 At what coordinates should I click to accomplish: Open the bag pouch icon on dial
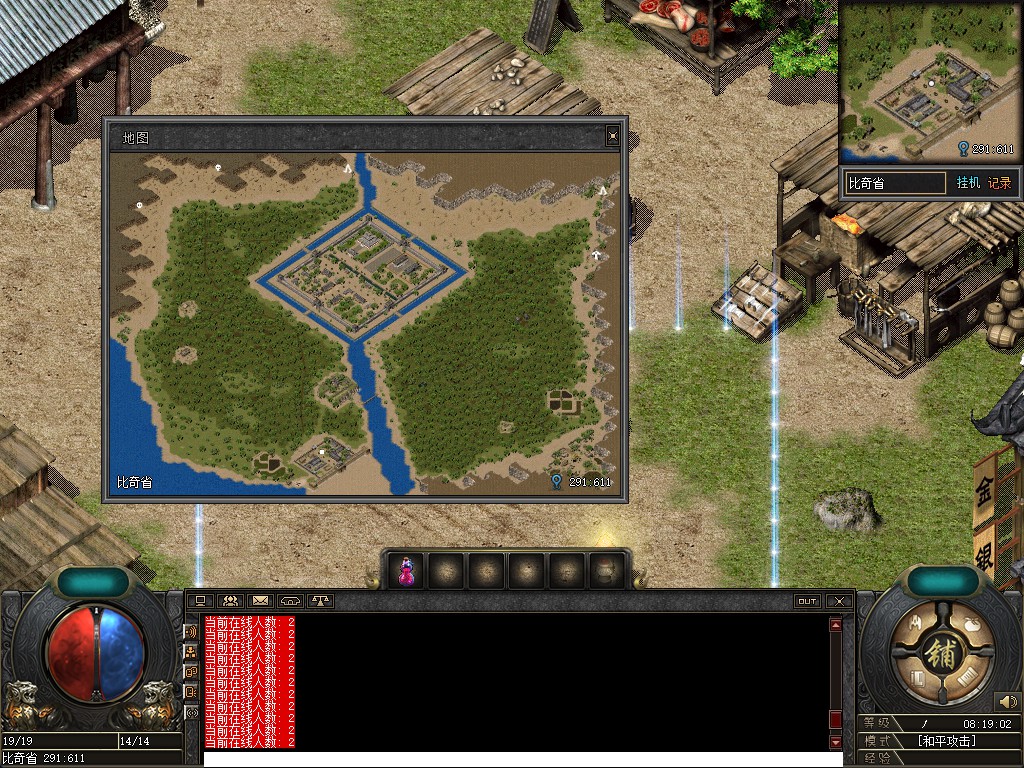[x=972, y=624]
